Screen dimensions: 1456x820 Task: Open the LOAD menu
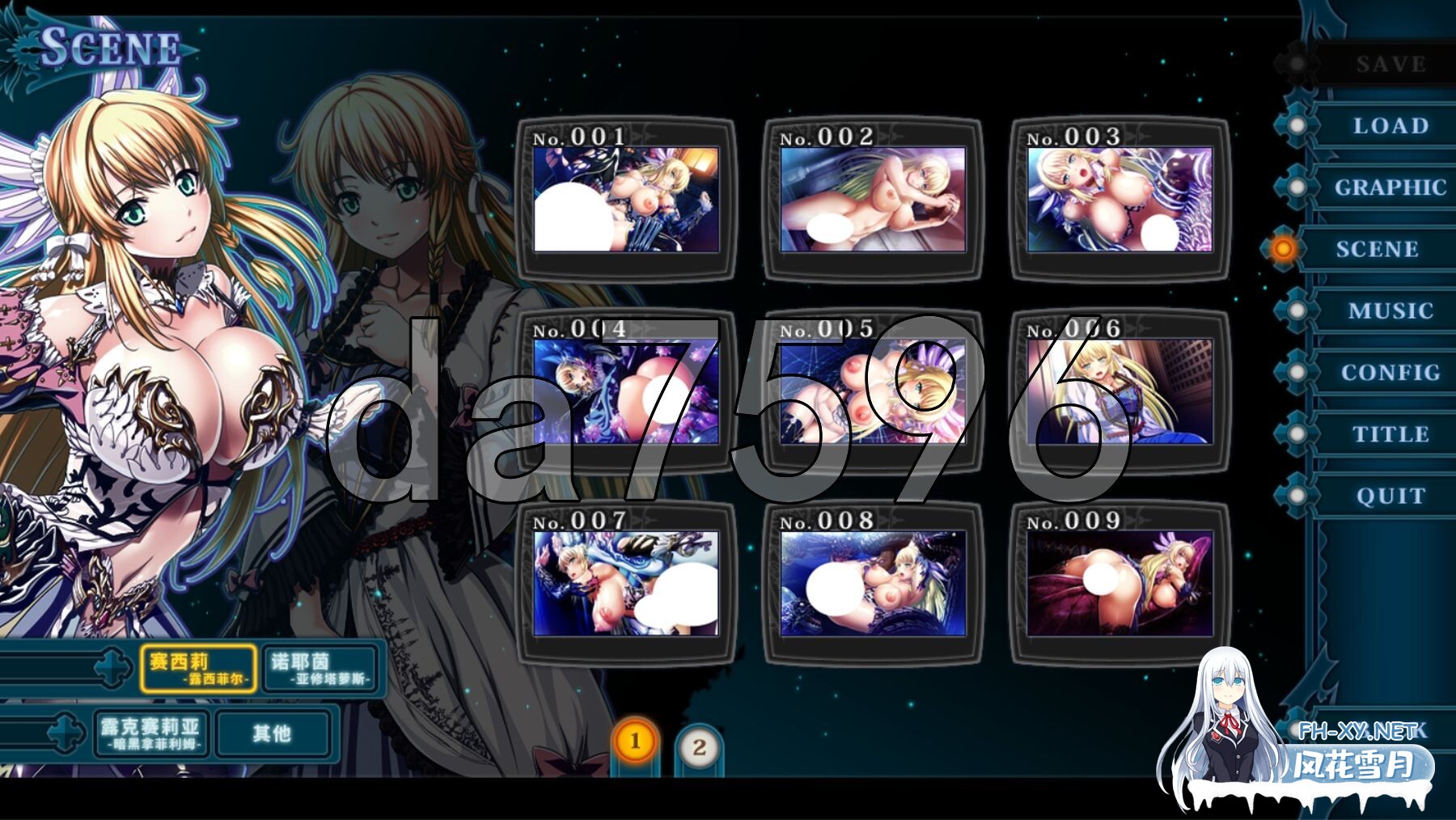[x=1390, y=126]
